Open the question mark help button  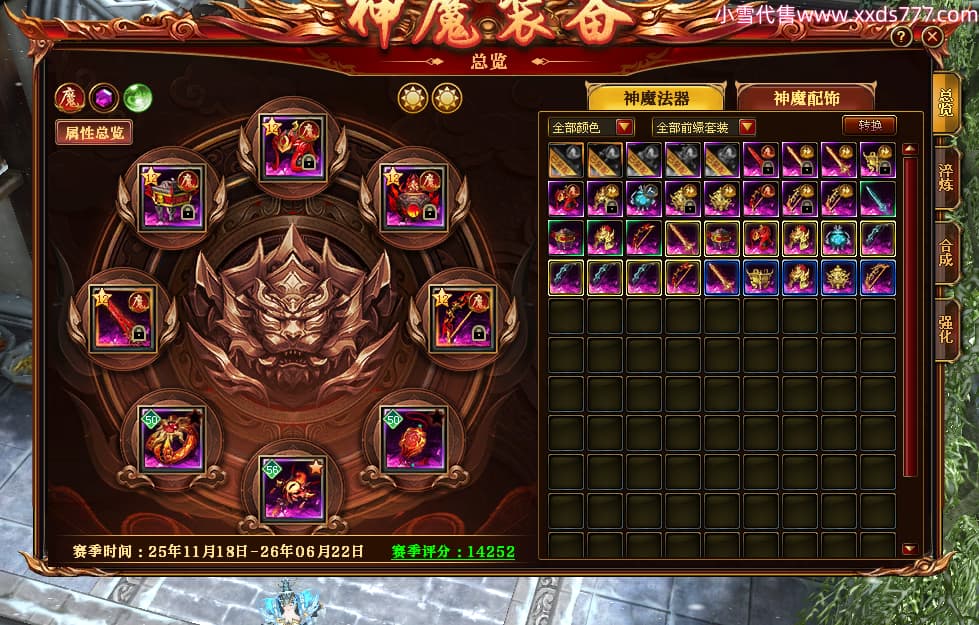pyautogui.click(x=901, y=37)
